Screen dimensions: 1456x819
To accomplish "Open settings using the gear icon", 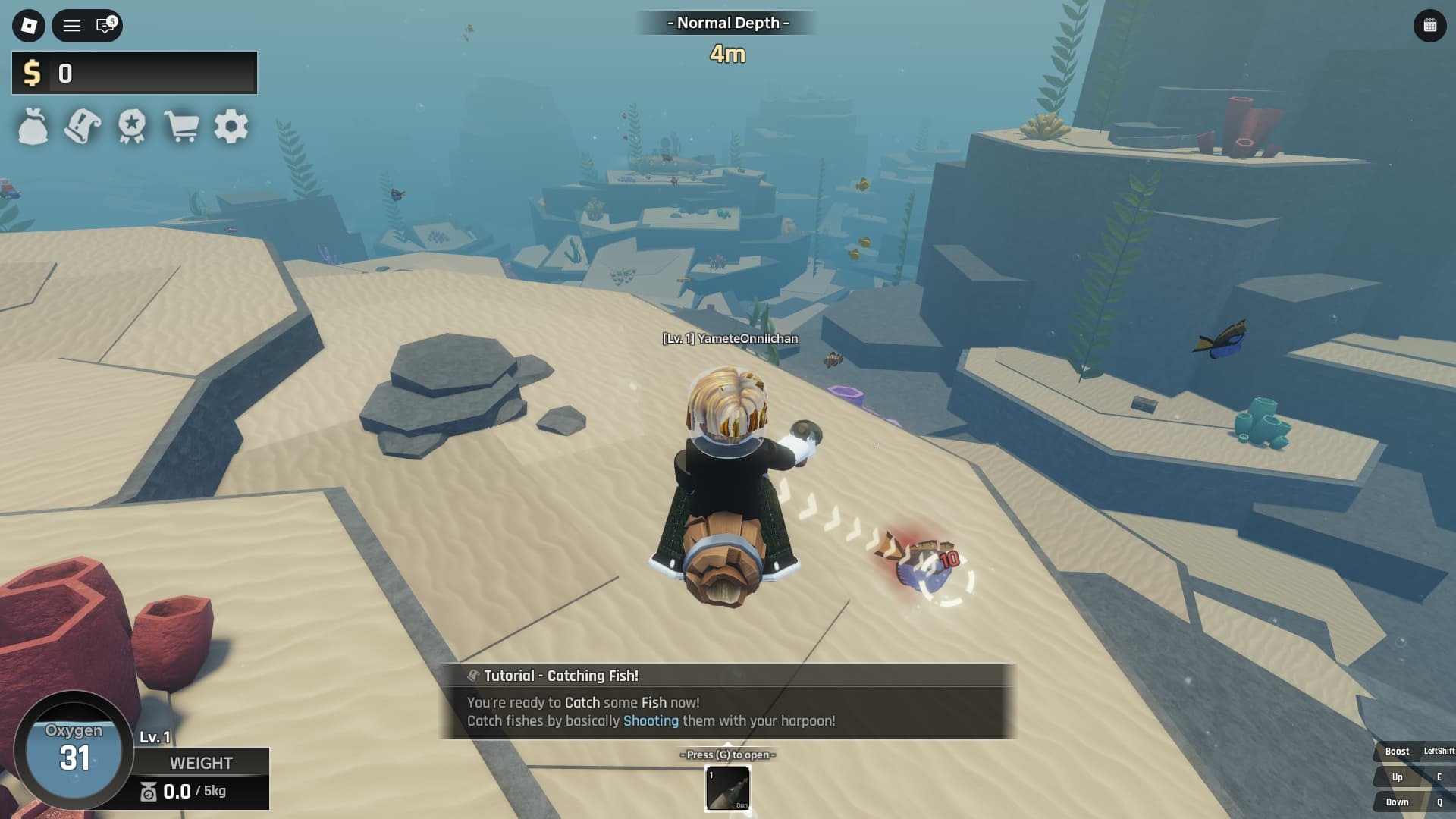I will [231, 127].
